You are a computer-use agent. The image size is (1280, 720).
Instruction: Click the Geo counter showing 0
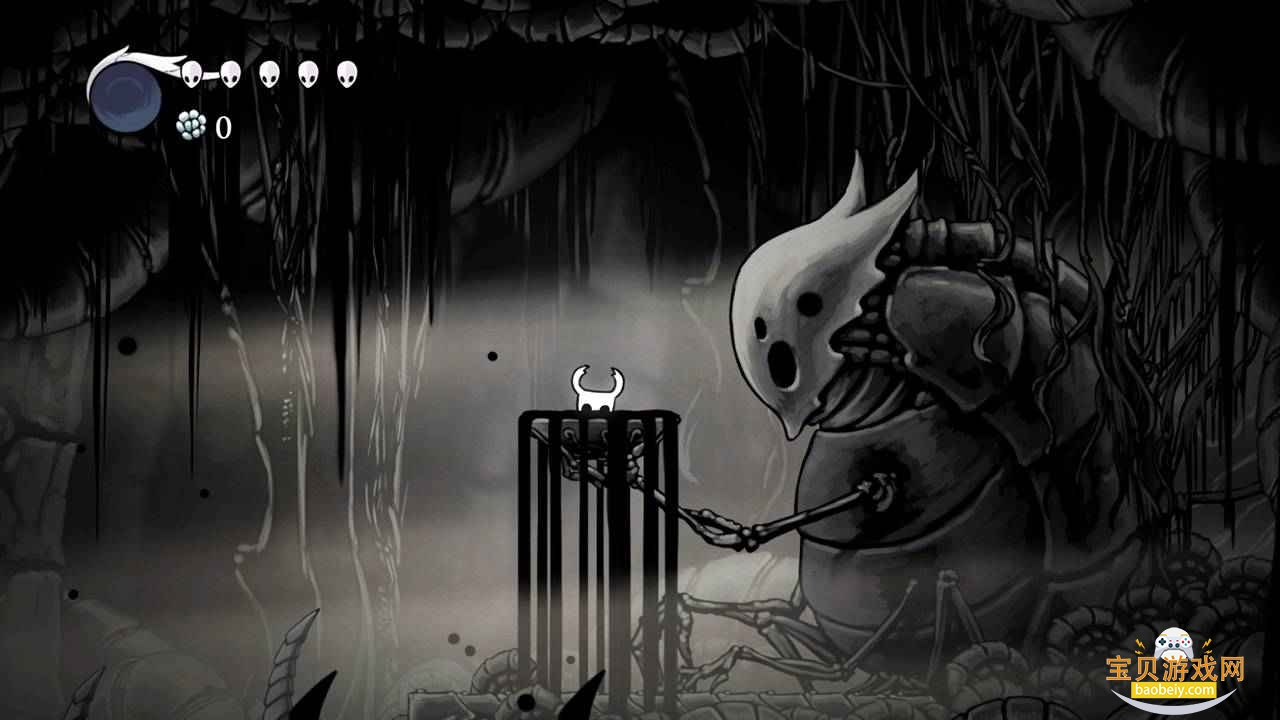pos(222,126)
